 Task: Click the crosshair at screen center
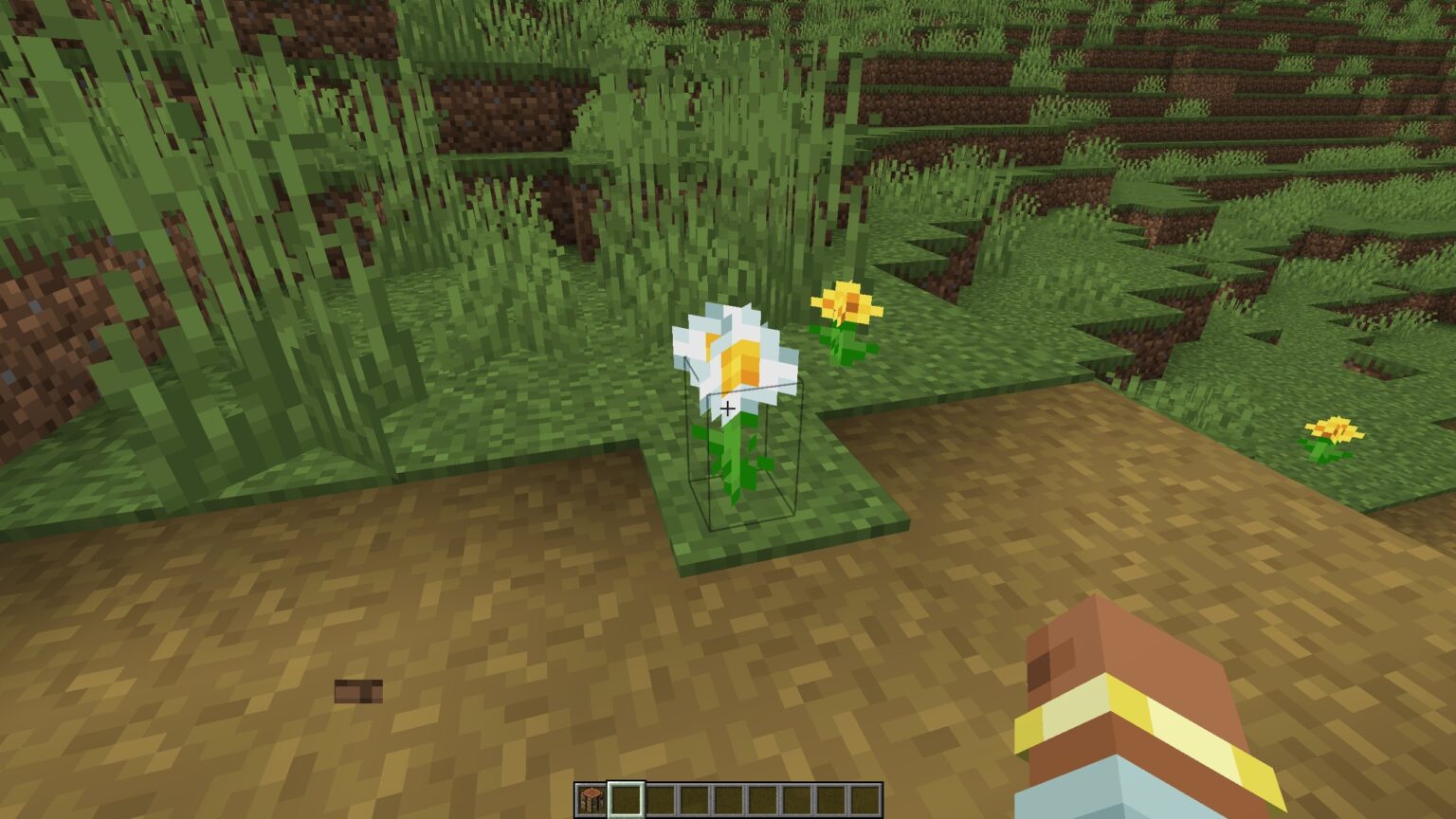(728, 408)
